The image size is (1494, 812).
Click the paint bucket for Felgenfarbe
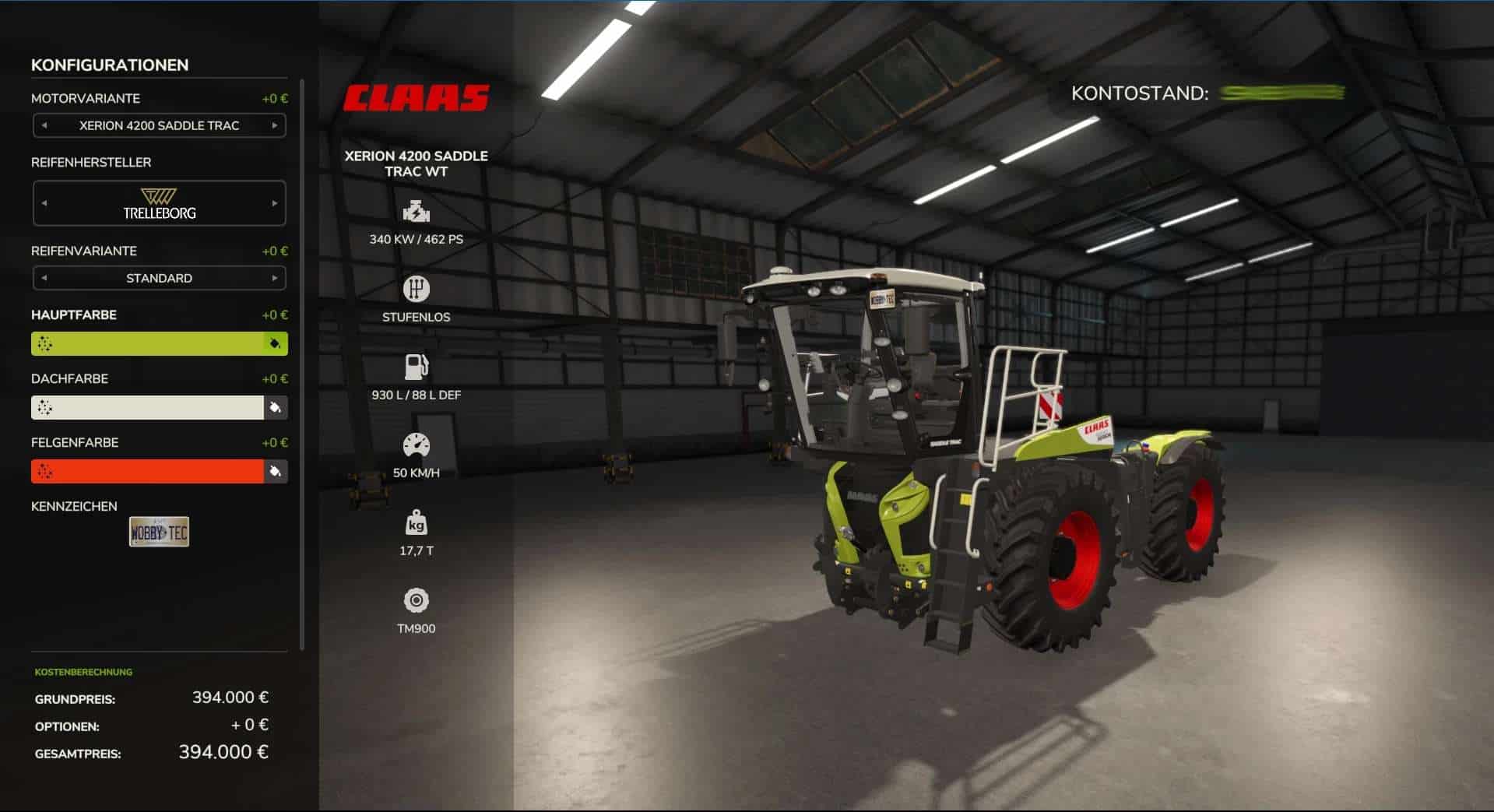pyautogui.click(x=275, y=471)
